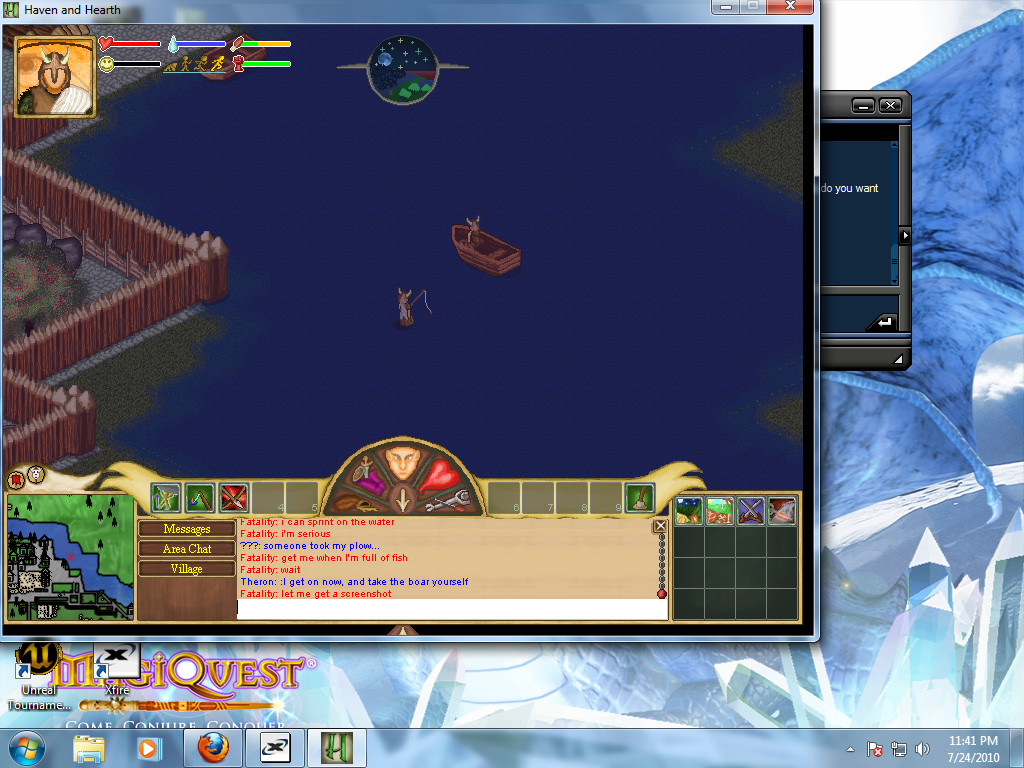Click the red heart button in the fan menu

click(441, 474)
